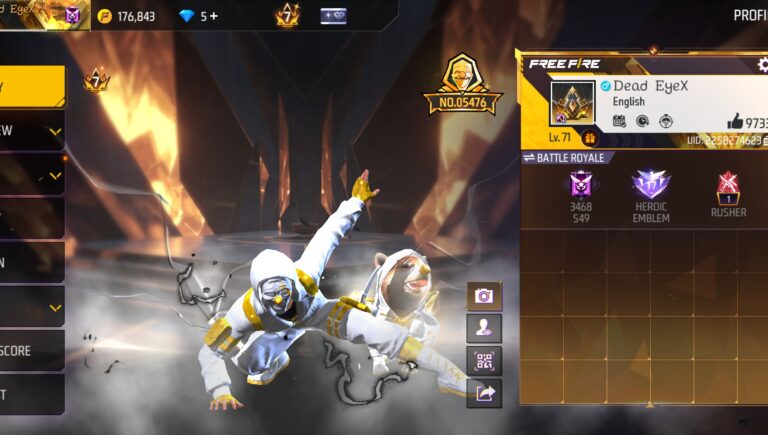Open the gift box icon beside Lv. 71
768x435 pixels.
[x=590, y=138]
